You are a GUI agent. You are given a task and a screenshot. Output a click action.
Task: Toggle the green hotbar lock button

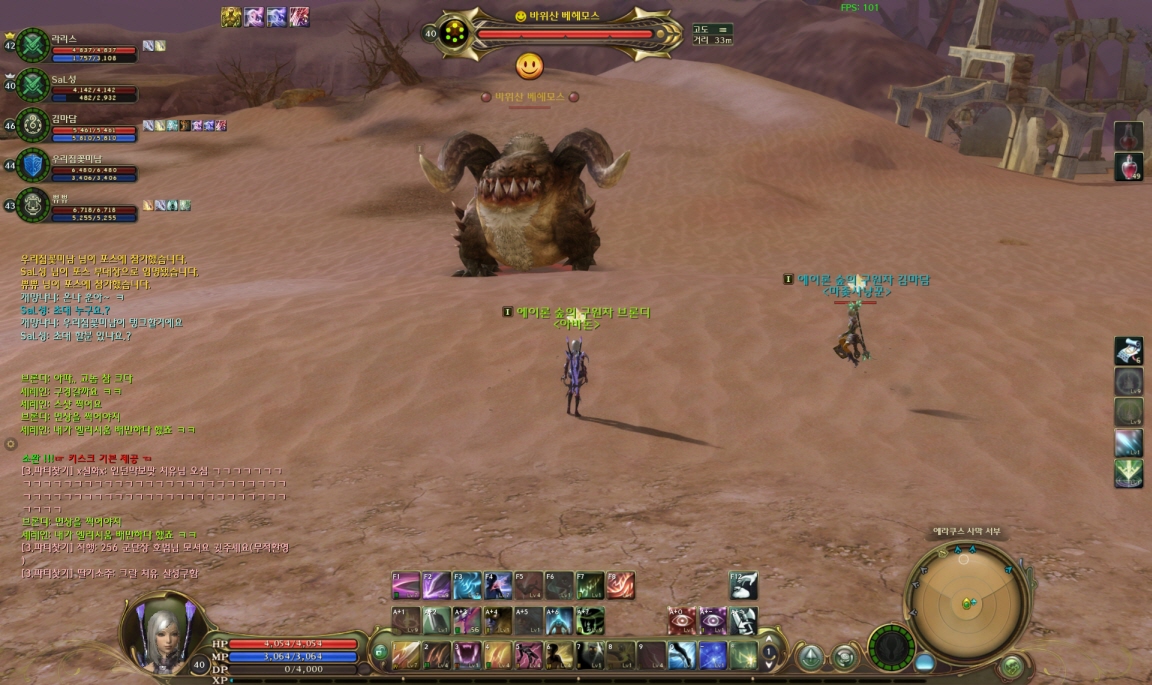[380, 654]
